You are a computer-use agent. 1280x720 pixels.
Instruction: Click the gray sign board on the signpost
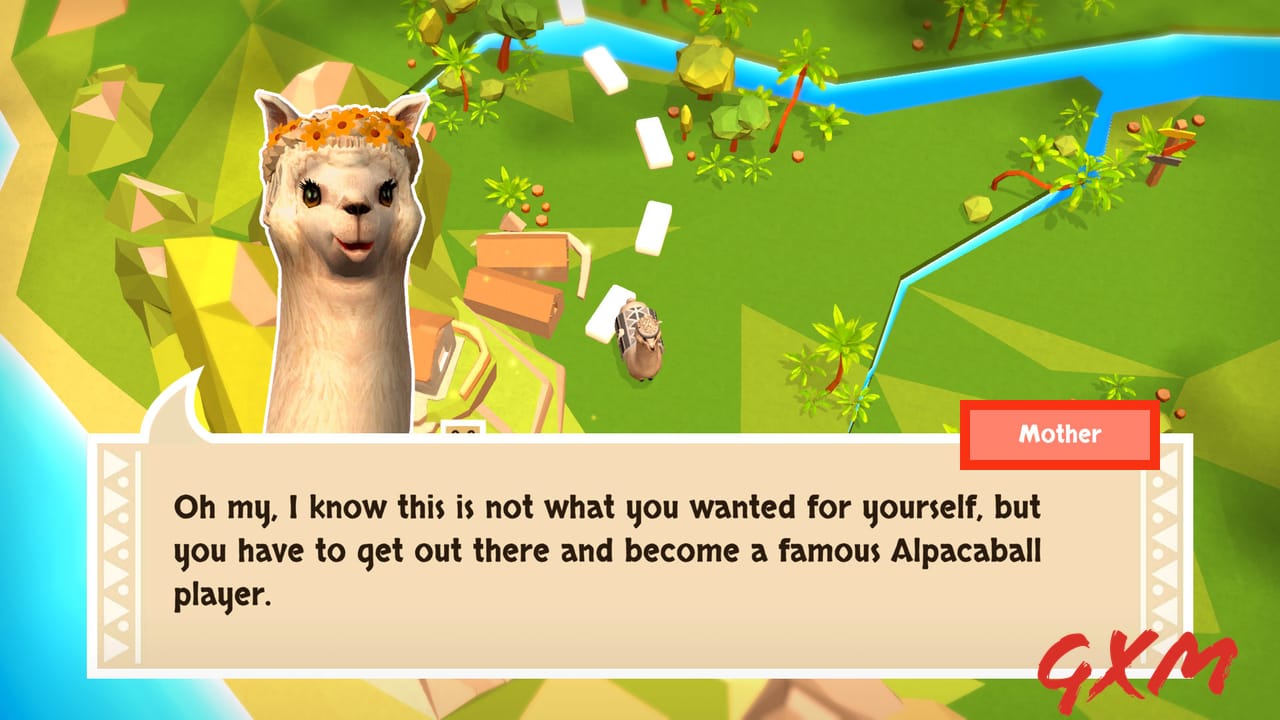point(1164,161)
